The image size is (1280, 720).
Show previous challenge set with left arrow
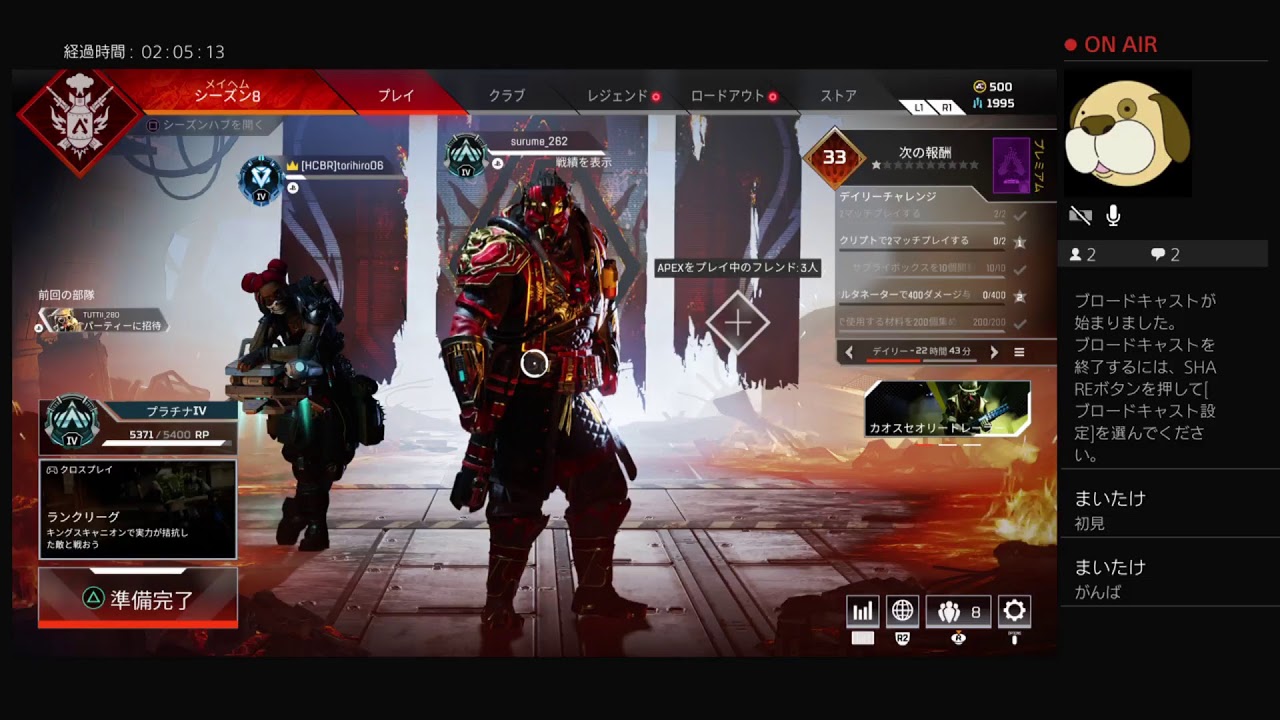850,352
